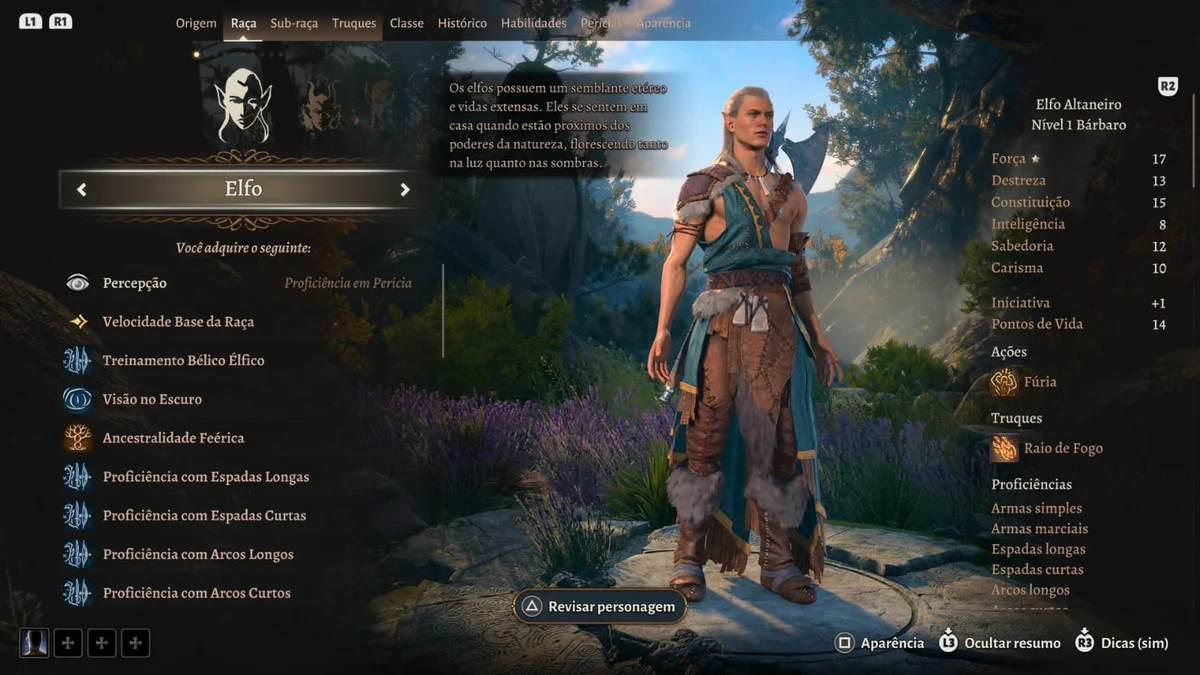Click the Raio de Fogo cantrip icon
This screenshot has height=675, width=1200.
tap(1004, 448)
